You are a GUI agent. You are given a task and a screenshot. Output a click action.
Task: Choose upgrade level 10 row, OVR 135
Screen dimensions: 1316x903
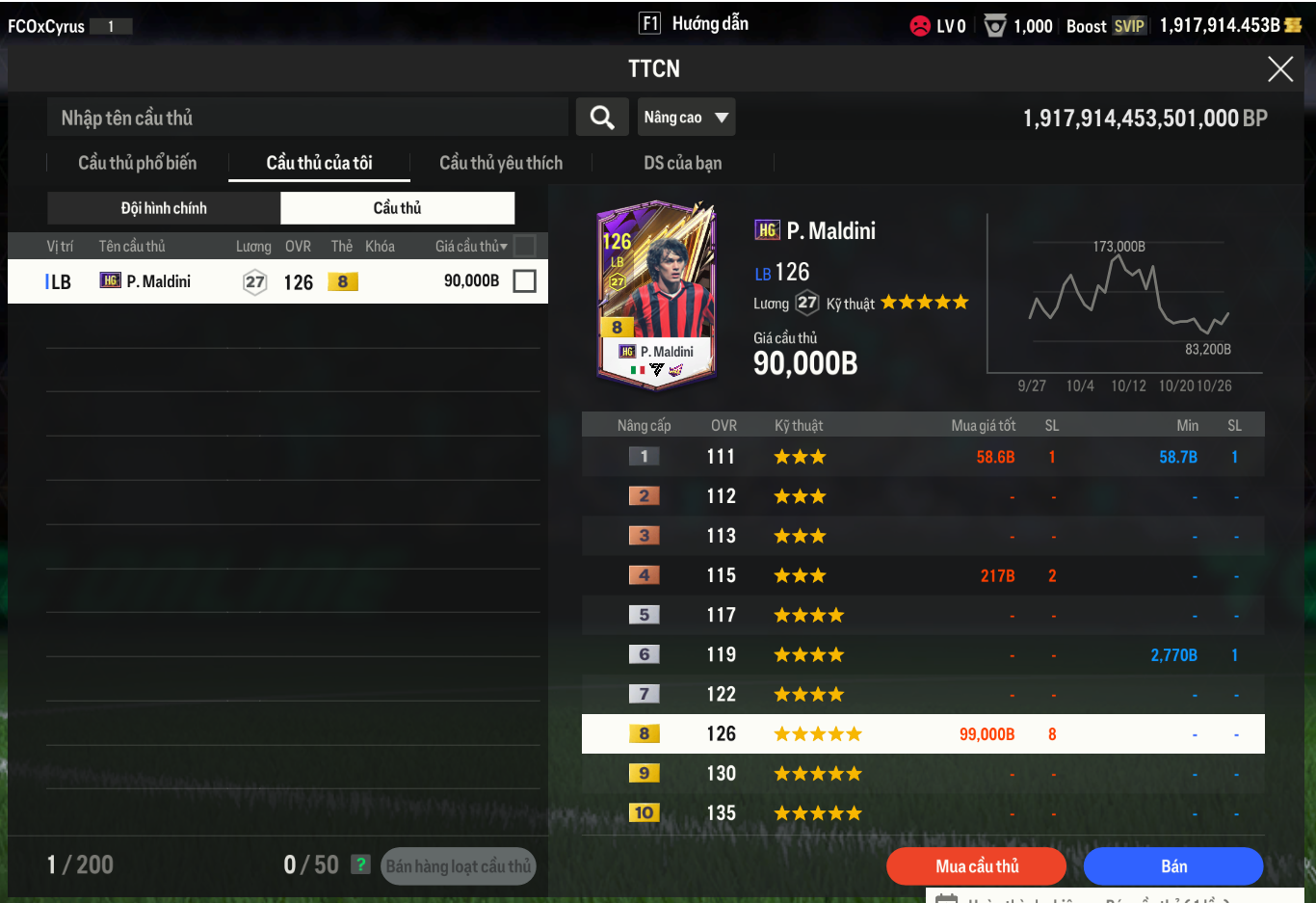point(922,813)
